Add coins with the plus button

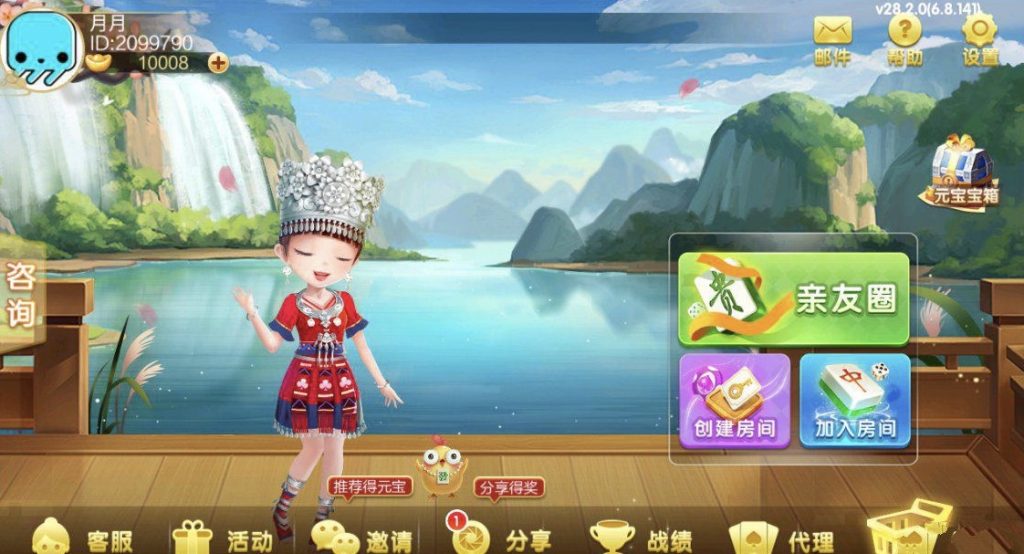(x=217, y=63)
